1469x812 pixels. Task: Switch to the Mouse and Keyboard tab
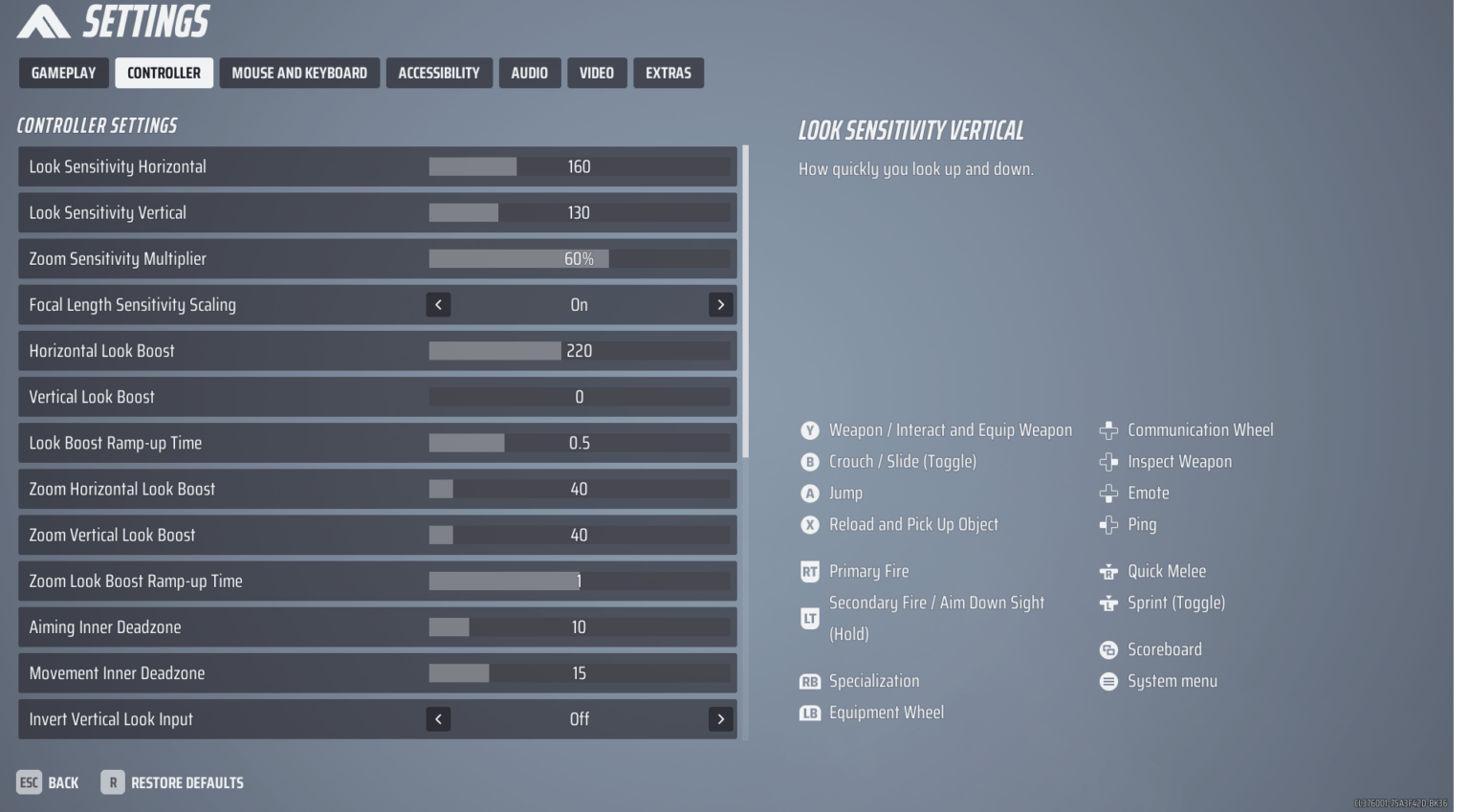click(x=299, y=73)
